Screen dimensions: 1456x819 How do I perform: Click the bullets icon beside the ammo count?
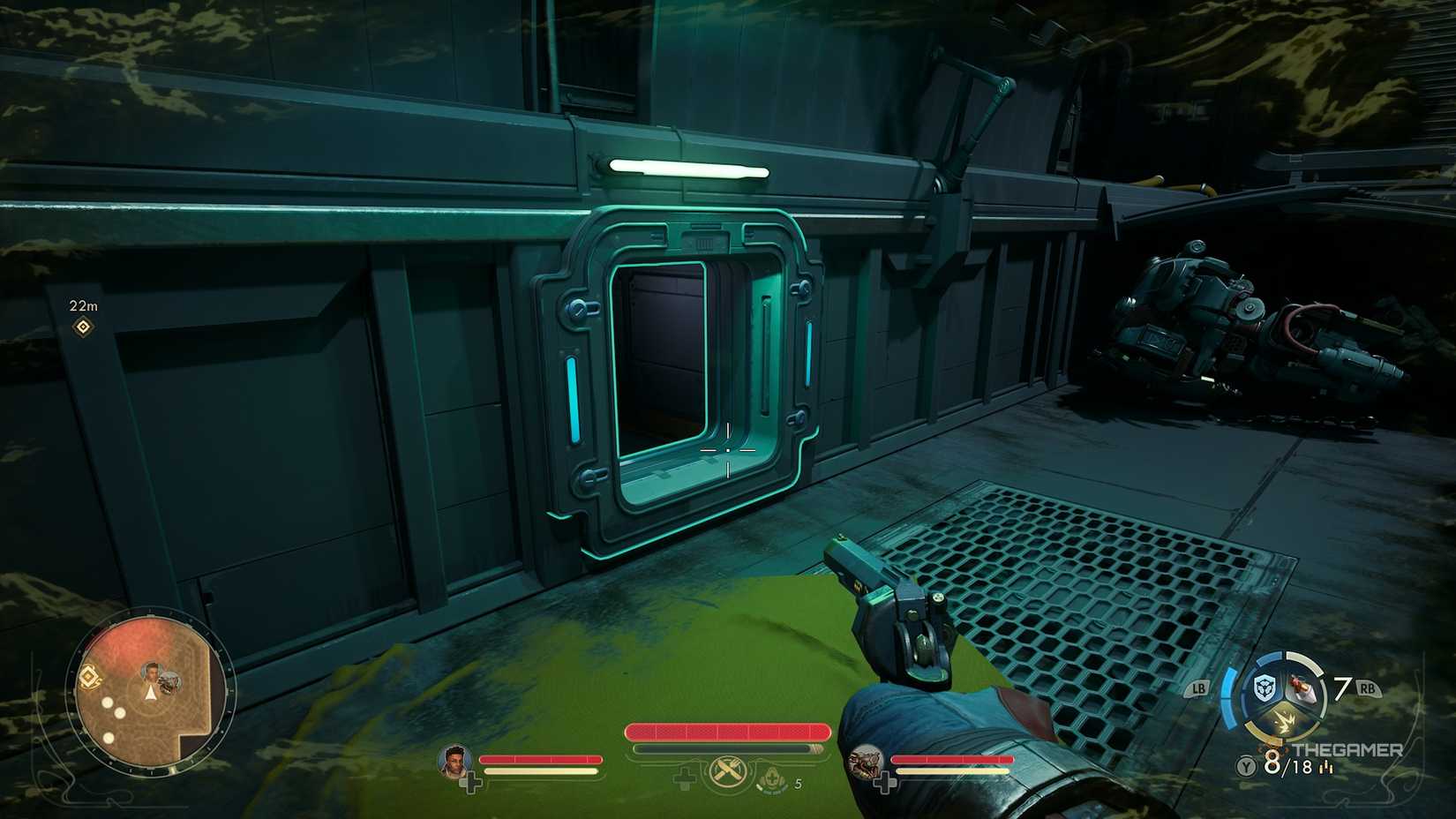(1325, 768)
